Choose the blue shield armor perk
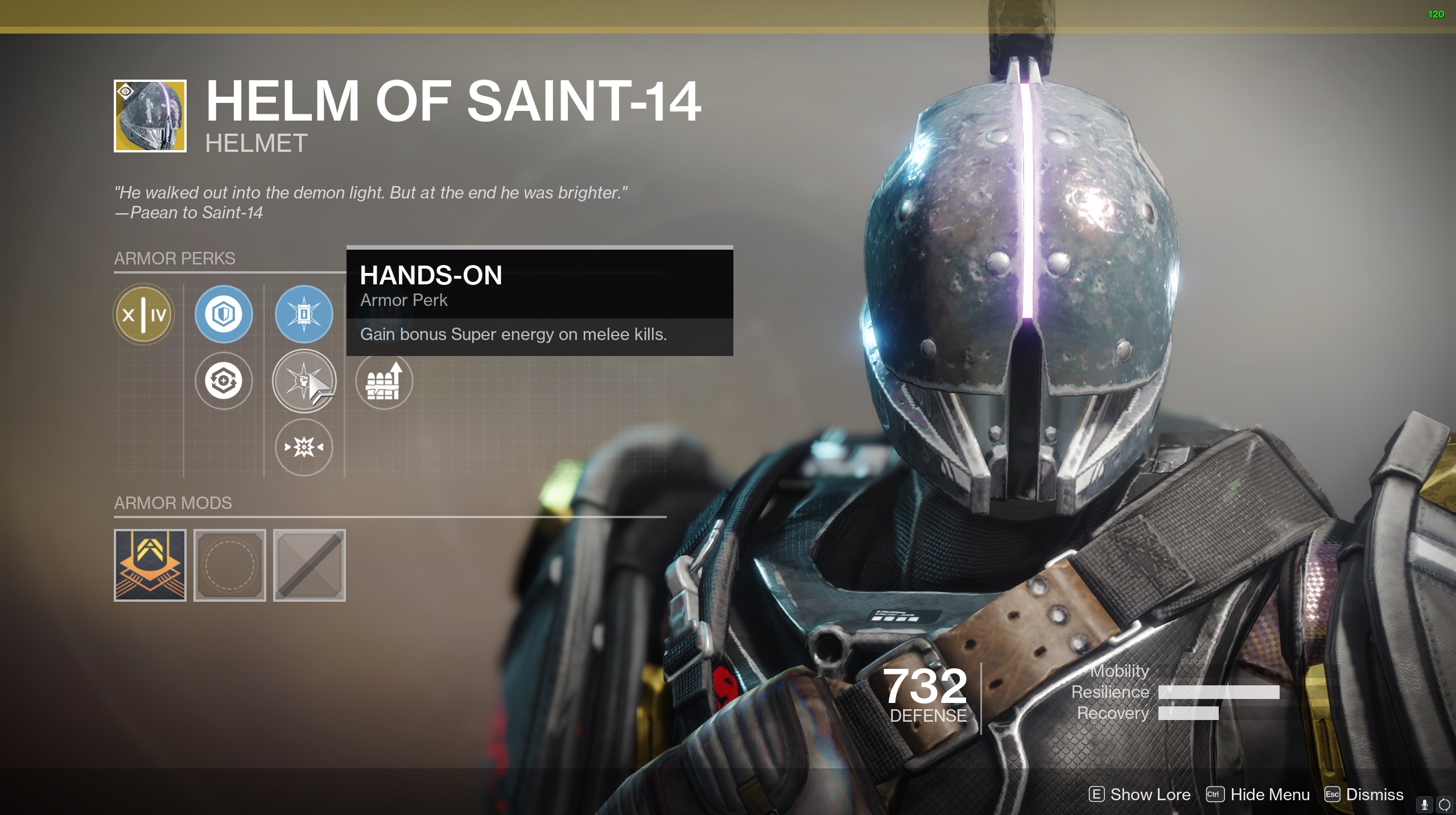 [x=224, y=314]
